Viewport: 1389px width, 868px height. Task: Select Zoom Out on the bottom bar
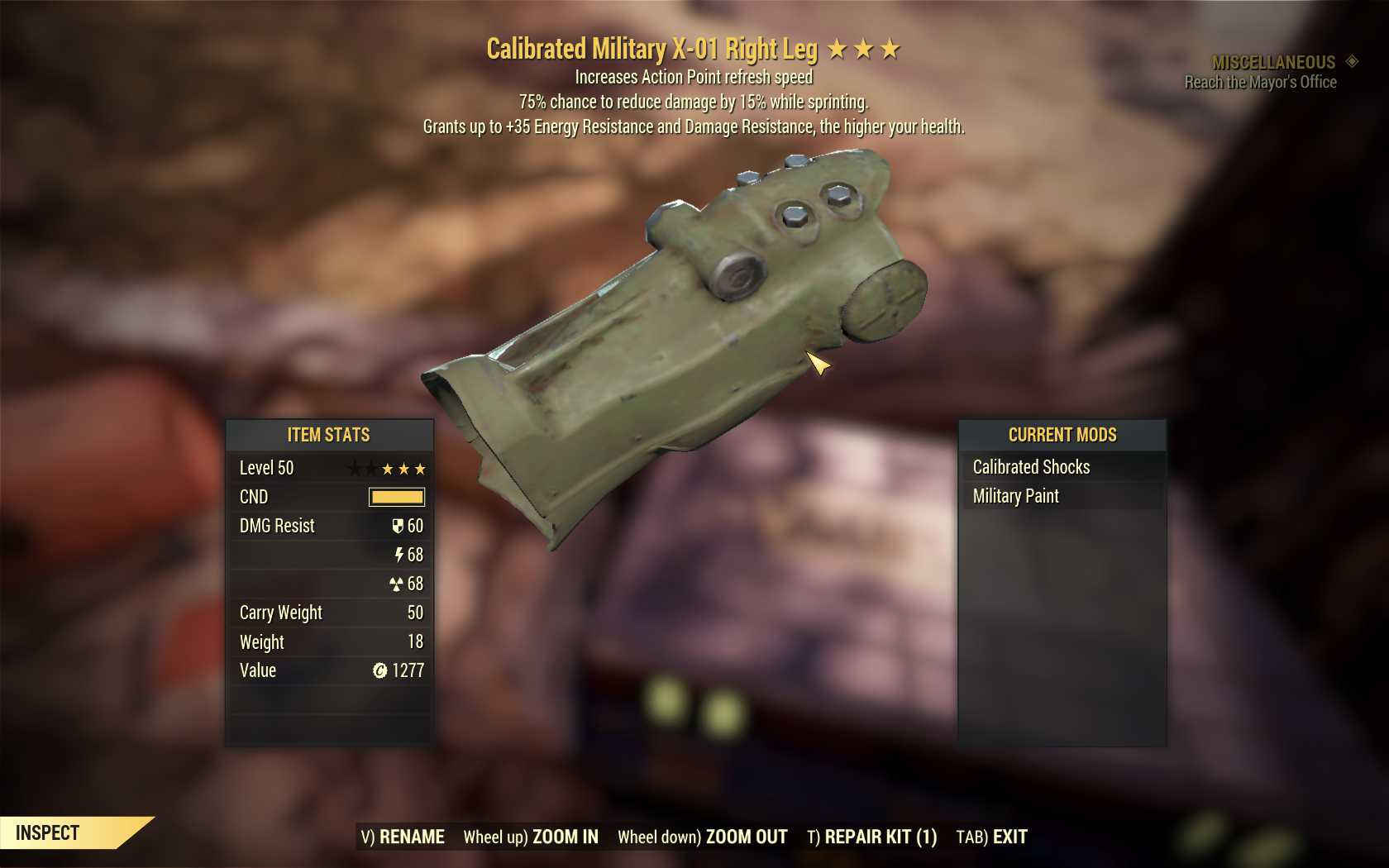(x=703, y=837)
